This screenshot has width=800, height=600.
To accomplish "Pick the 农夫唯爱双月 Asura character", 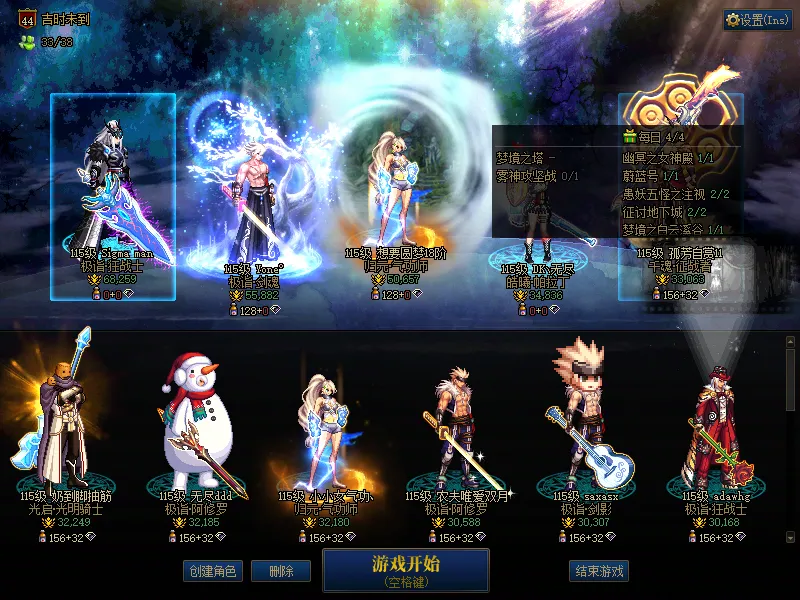I will pos(456,430).
